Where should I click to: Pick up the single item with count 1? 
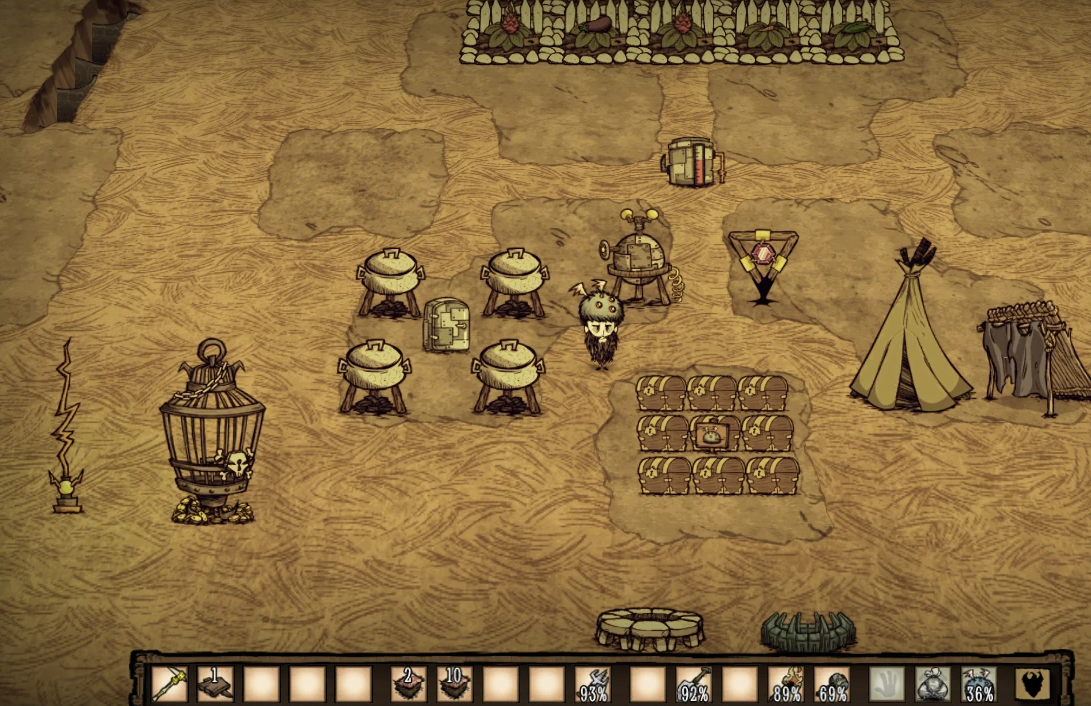pyautogui.click(x=215, y=684)
